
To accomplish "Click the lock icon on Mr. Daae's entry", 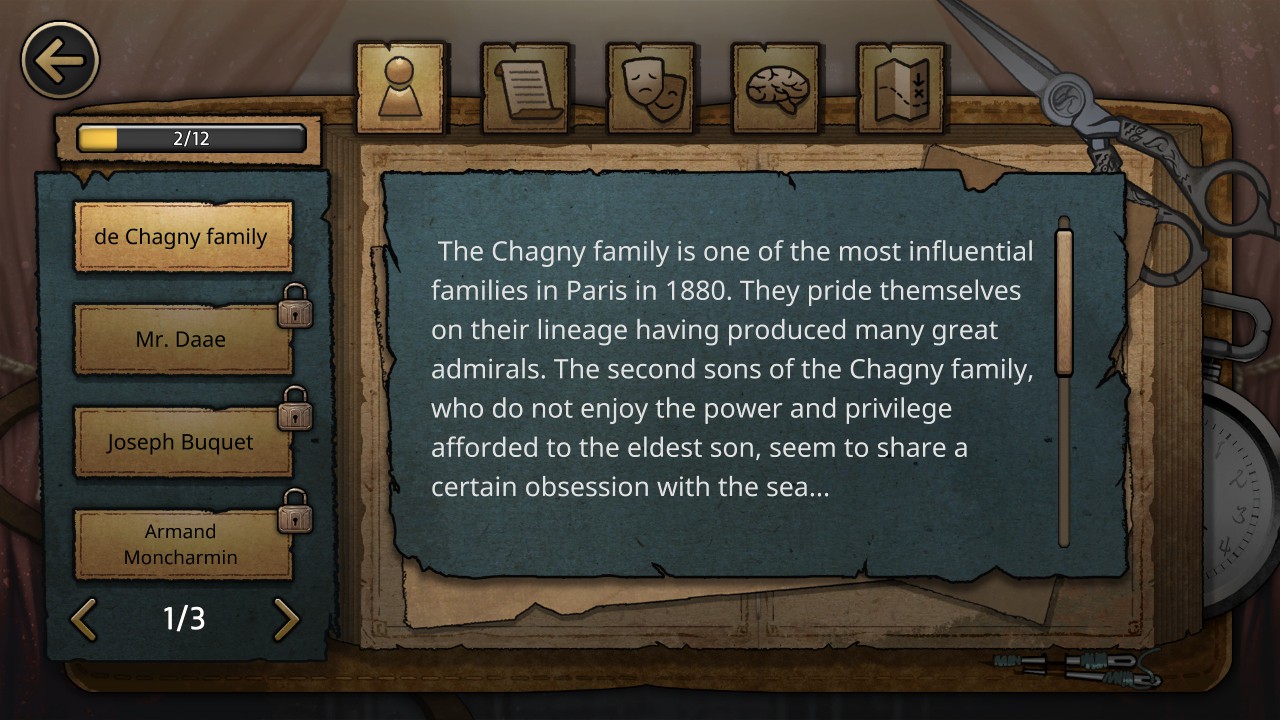I will pyautogui.click(x=294, y=310).
